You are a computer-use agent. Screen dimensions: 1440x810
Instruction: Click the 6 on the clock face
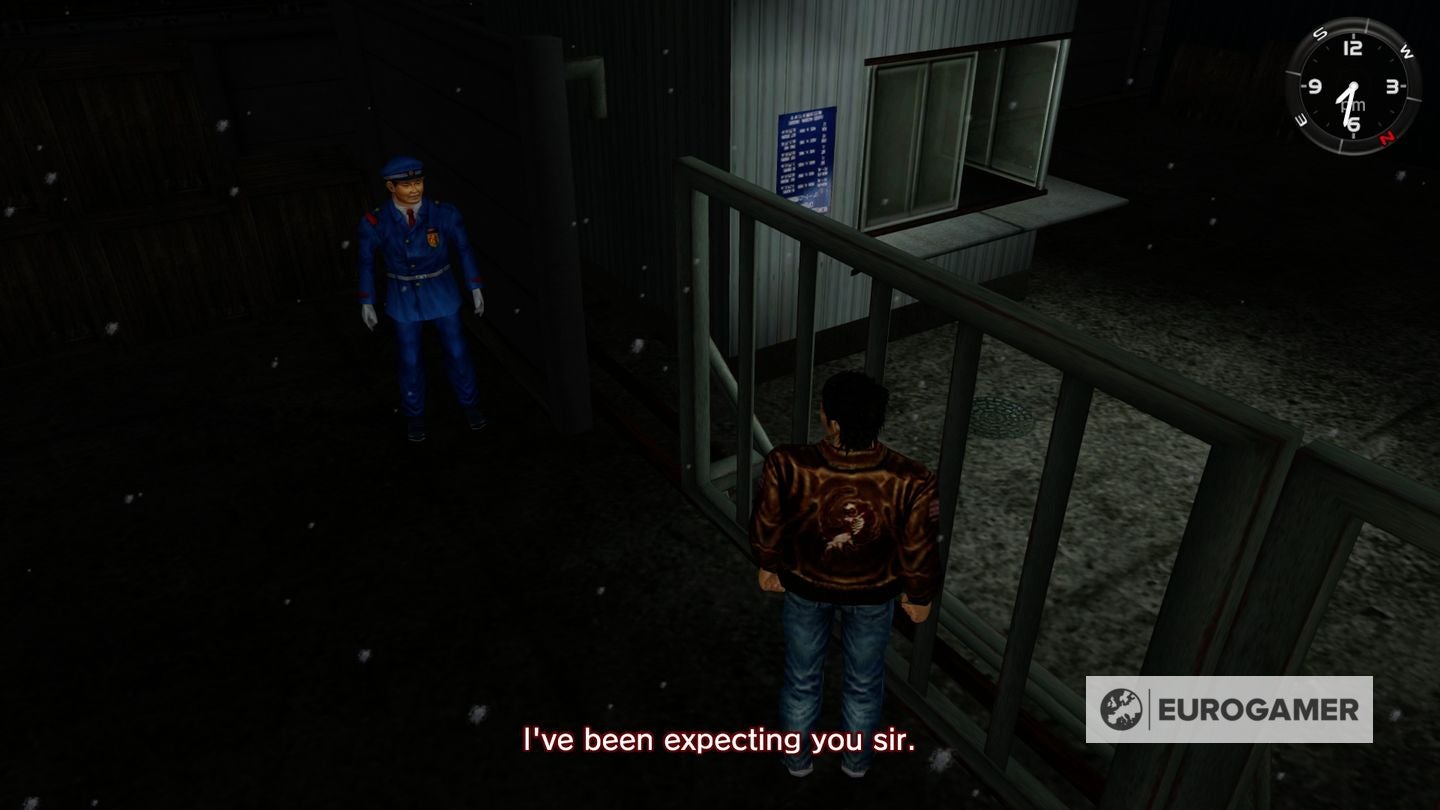coord(1353,122)
